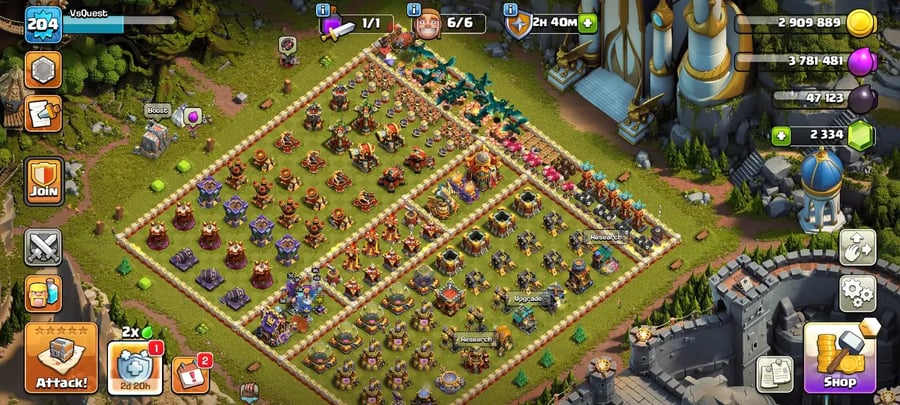Extend shield with green plus button
Screen dimensions: 900x405
pyautogui.click(x=587, y=22)
